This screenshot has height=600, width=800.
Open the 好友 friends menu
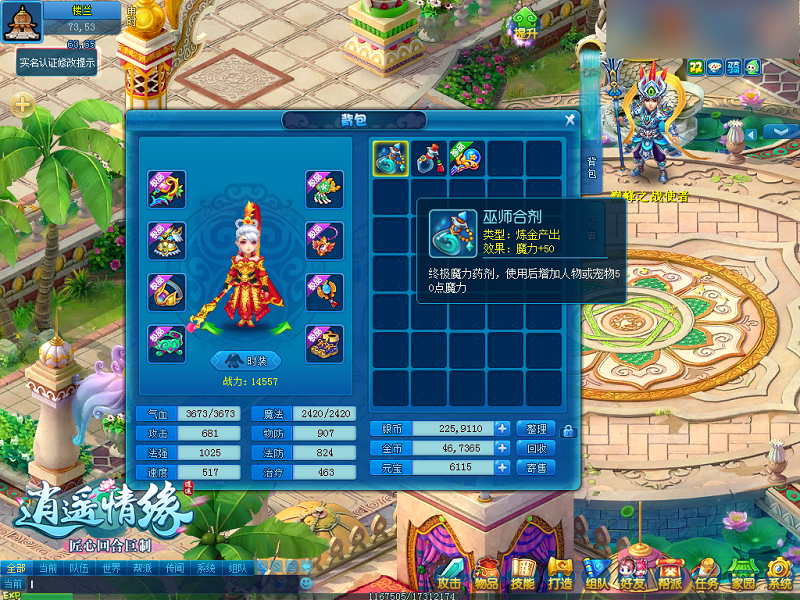tap(632, 576)
